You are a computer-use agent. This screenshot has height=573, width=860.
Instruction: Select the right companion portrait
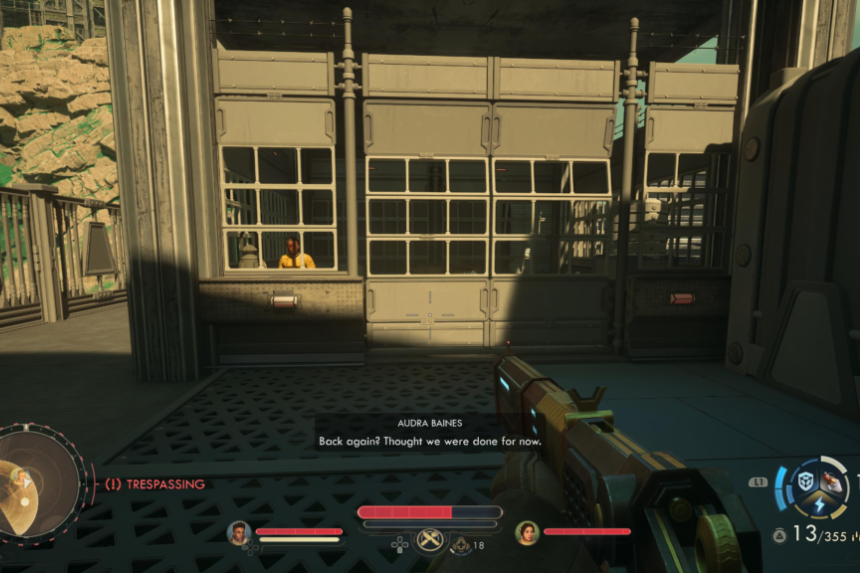(x=527, y=532)
